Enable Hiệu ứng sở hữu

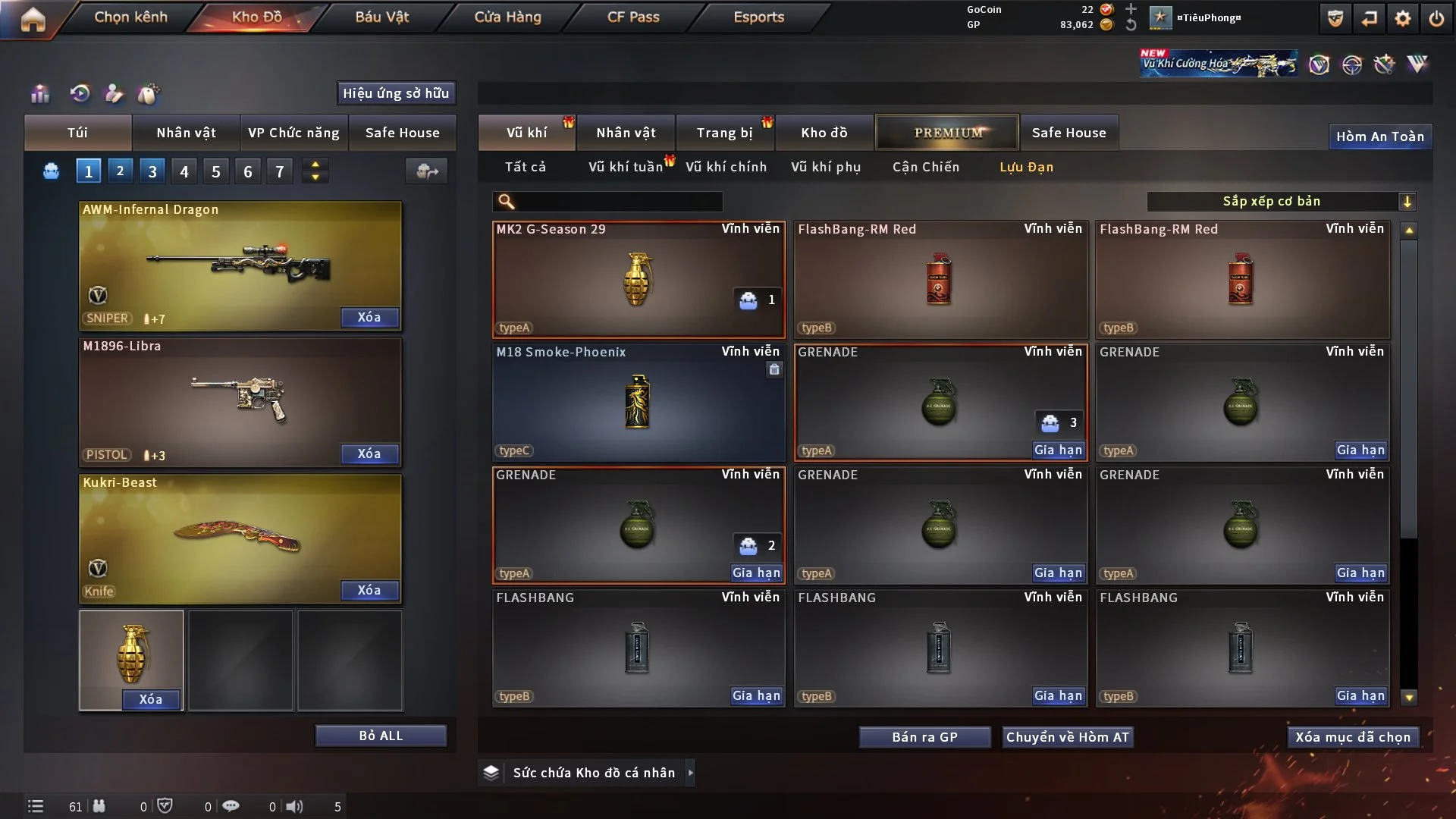(396, 93)
